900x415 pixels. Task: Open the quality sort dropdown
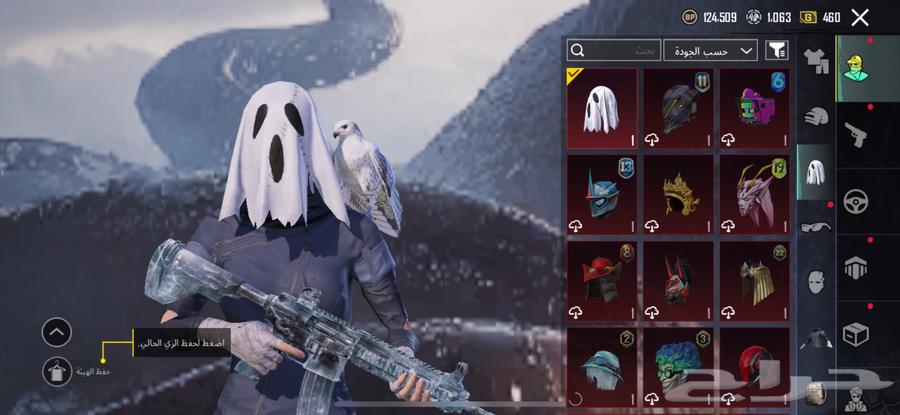710,50
